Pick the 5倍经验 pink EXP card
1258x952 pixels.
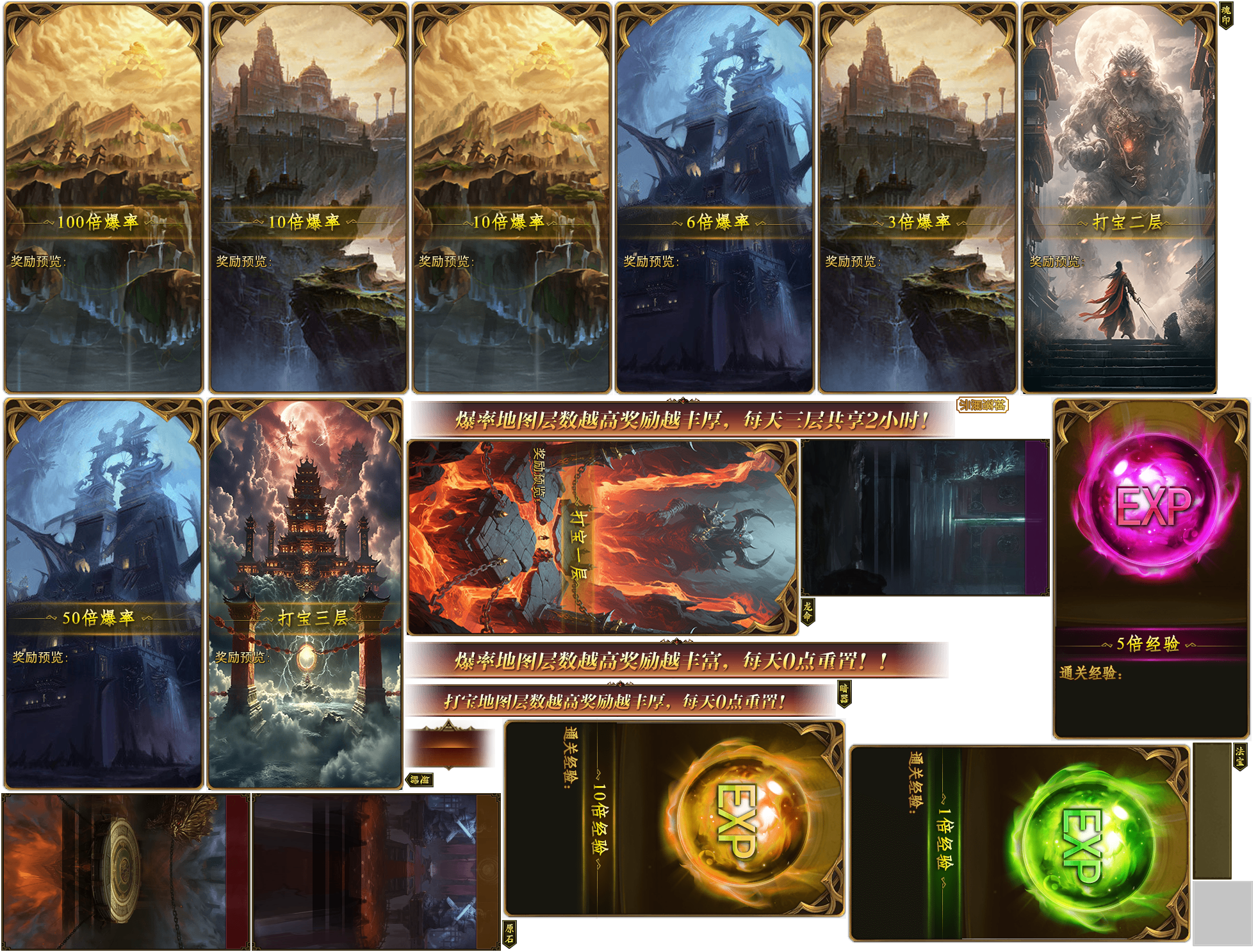coord(1151,568)
